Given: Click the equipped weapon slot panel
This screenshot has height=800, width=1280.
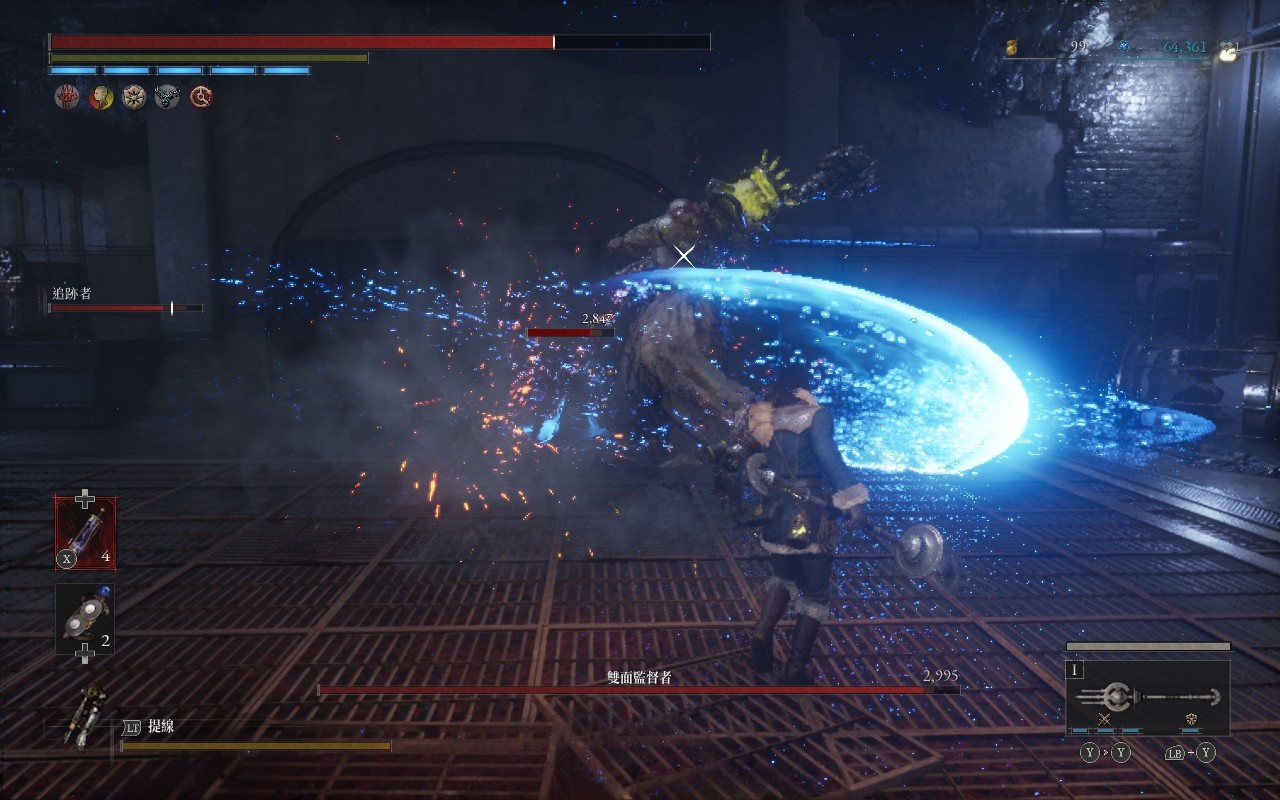Looking at the screenshot, I should (x=1147, y=697).
